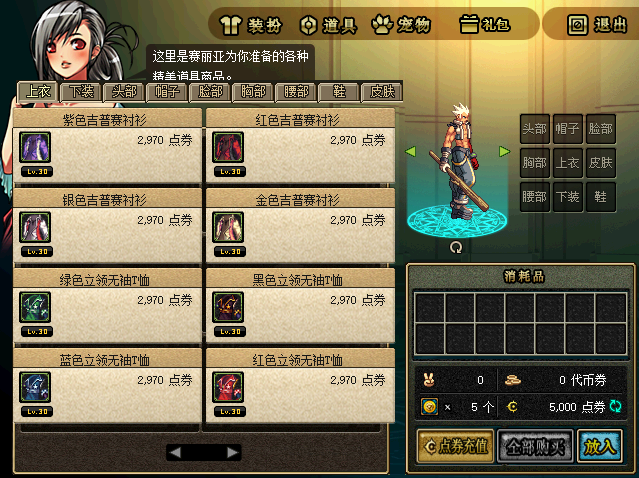Click the 点券充值 recharge button
Screen dimensions: 639x478
455,446
